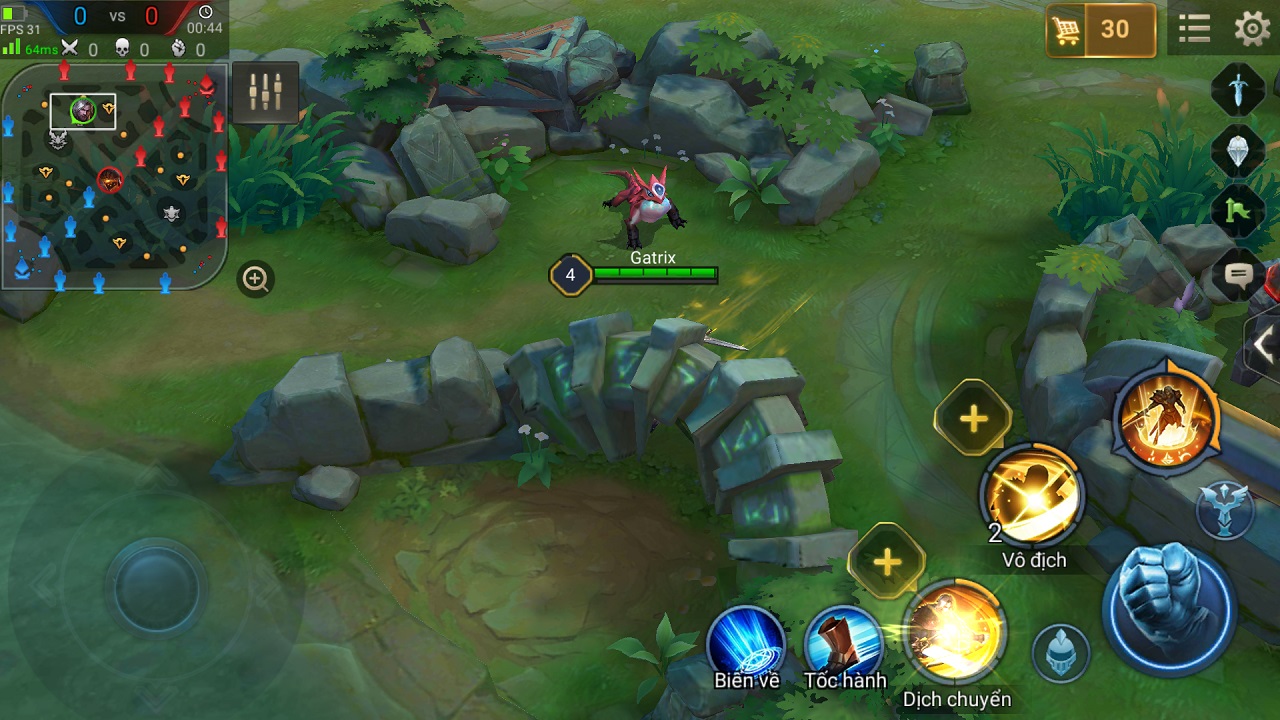Target minions with the helmet button
Image resolution: width=1280 pixels, height=720 pixels.
coord(1061,652)
